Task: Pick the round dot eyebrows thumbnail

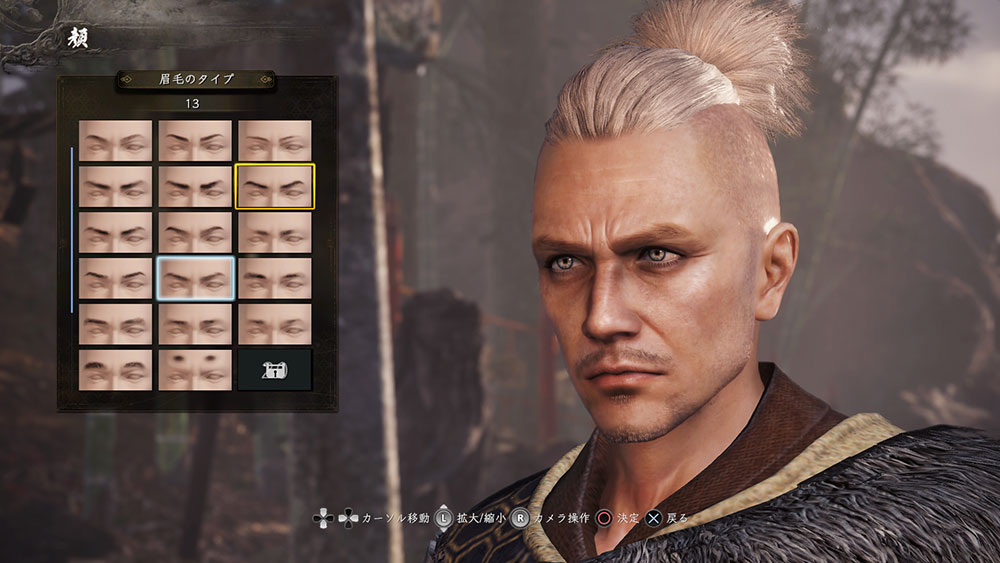Action: (195, 369)
